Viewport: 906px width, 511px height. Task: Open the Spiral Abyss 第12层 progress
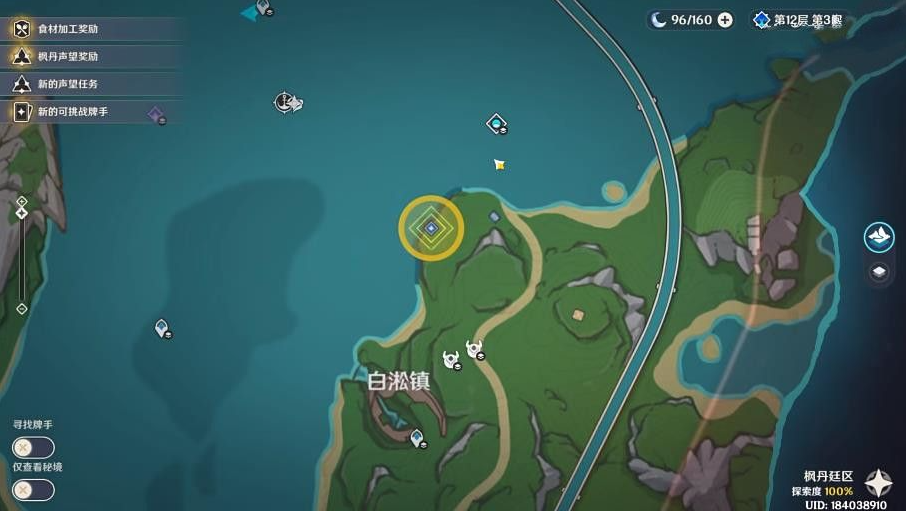click(798, 20)
